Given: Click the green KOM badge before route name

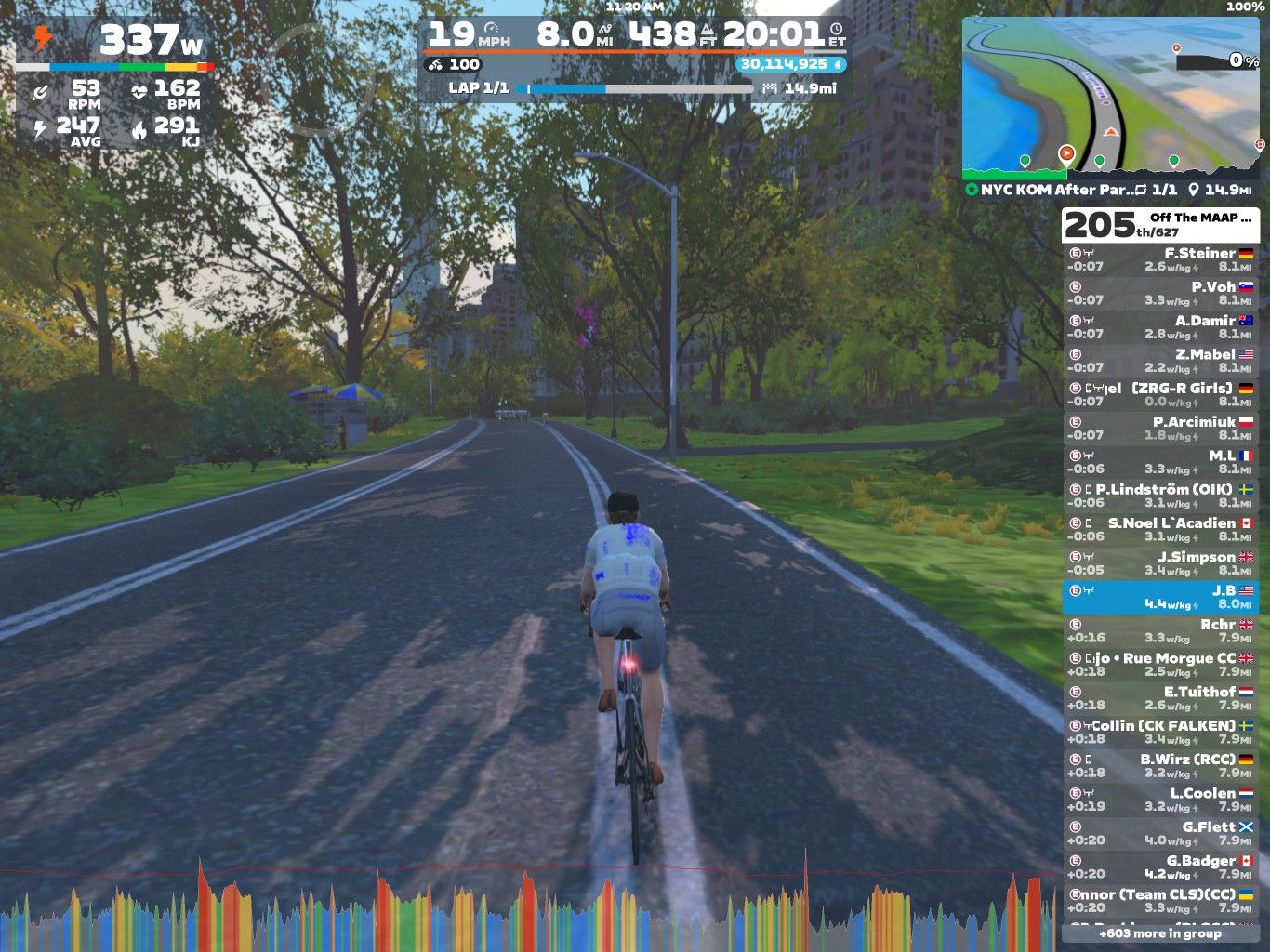Looking at the screenshot, I should click(x=972, y=189).
